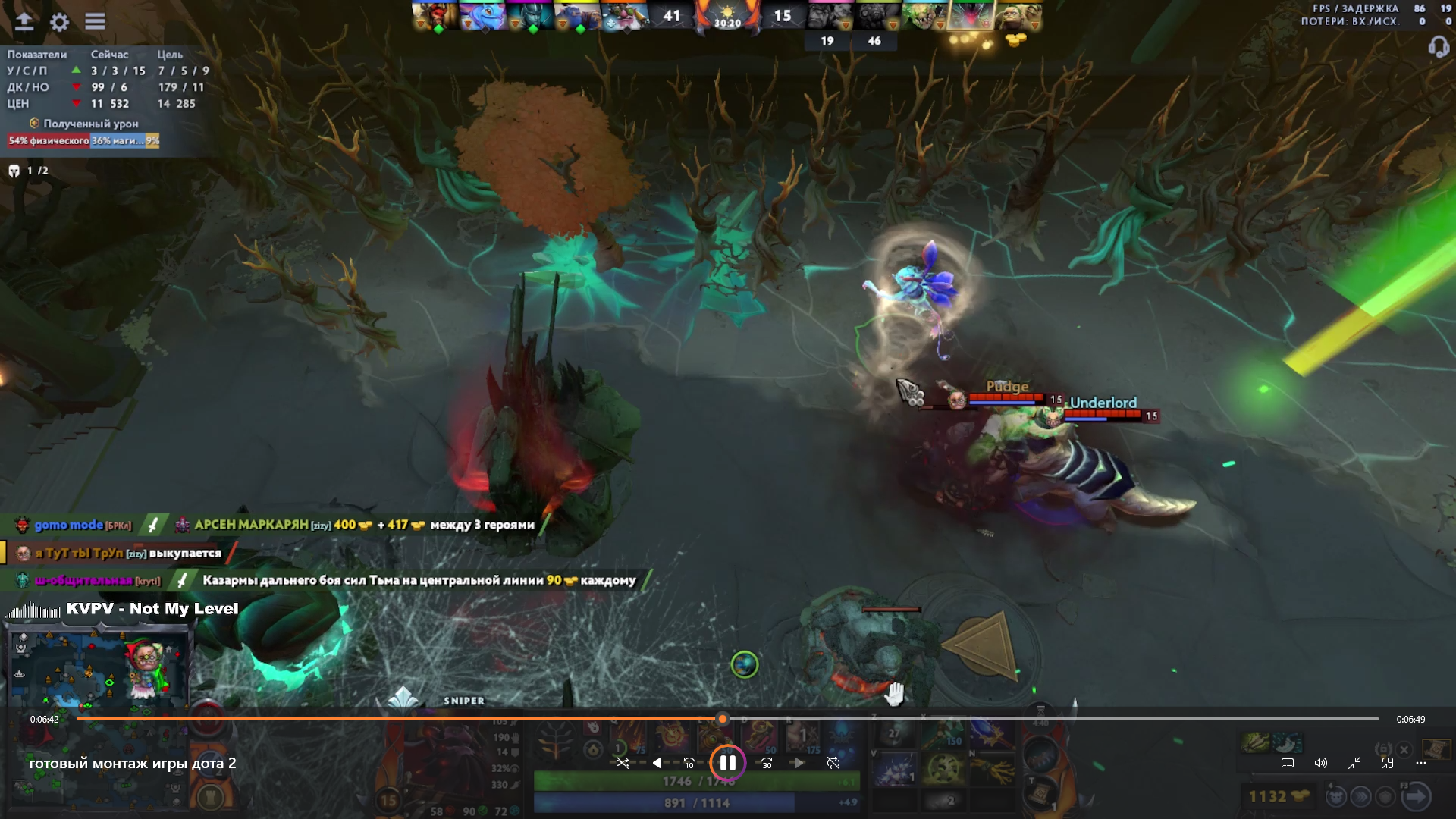Open the video player volume control
Viewport: 1456px width, 819px height.
[1320, 763]
